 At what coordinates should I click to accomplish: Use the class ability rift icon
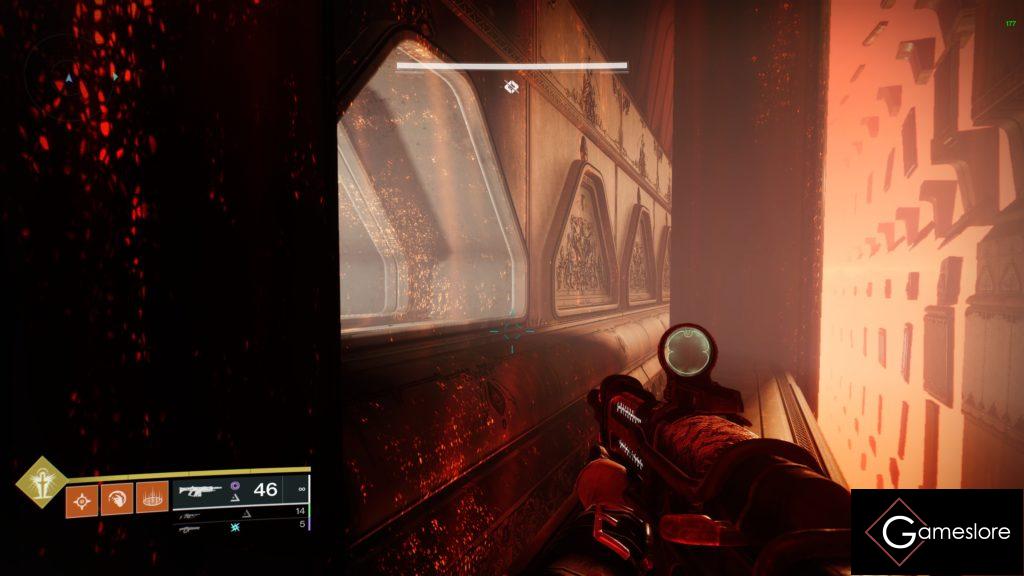(152, 498)
